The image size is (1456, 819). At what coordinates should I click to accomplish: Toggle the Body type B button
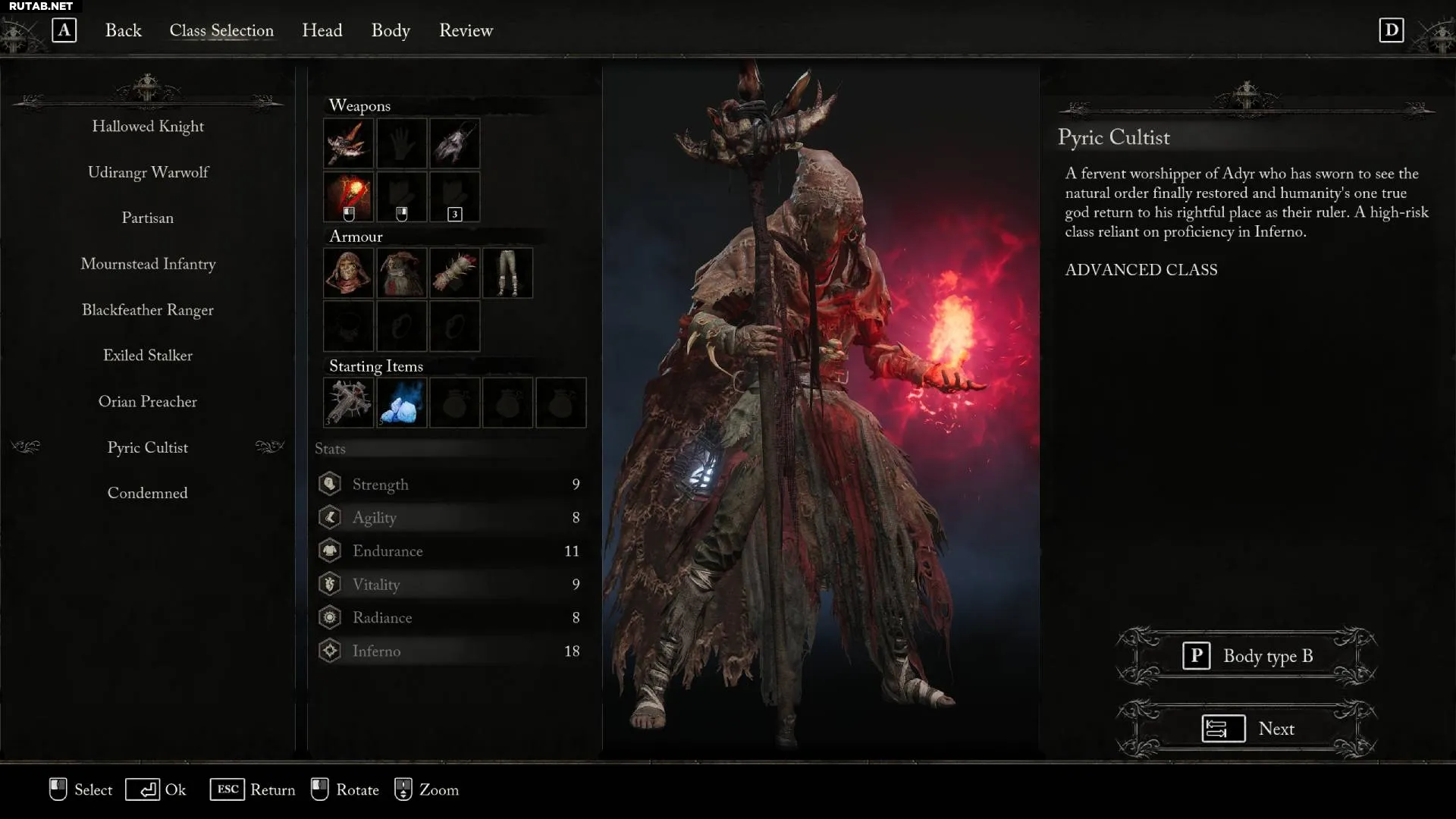pos(1247,656)
